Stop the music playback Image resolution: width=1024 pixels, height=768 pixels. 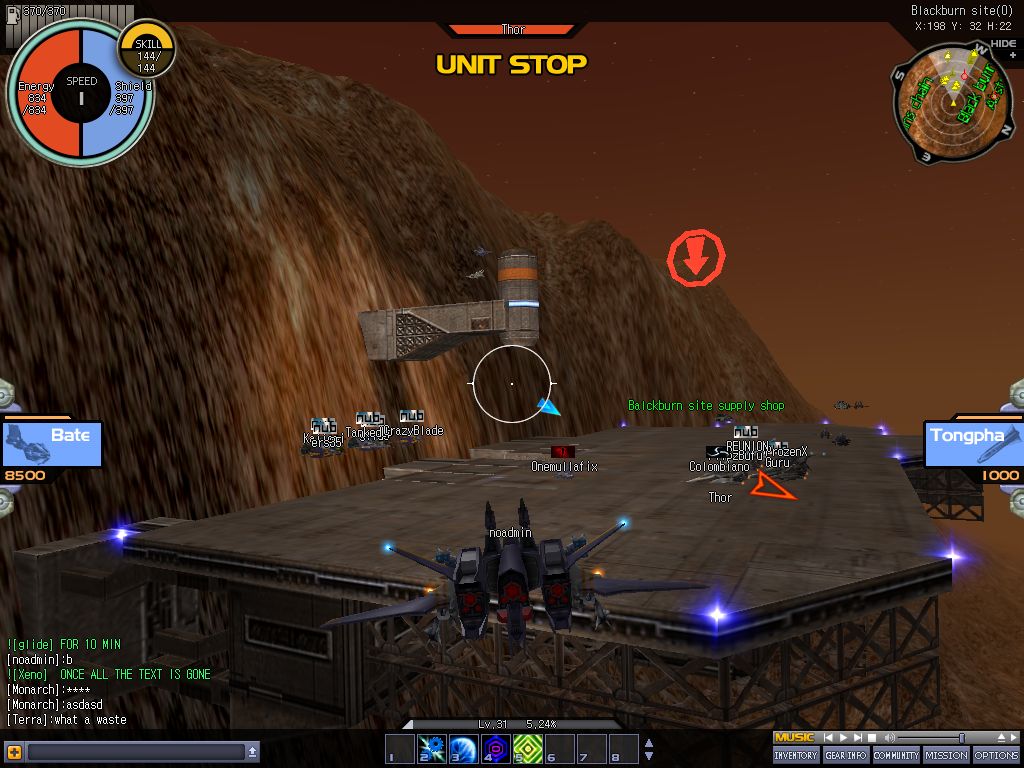point(873,738)
